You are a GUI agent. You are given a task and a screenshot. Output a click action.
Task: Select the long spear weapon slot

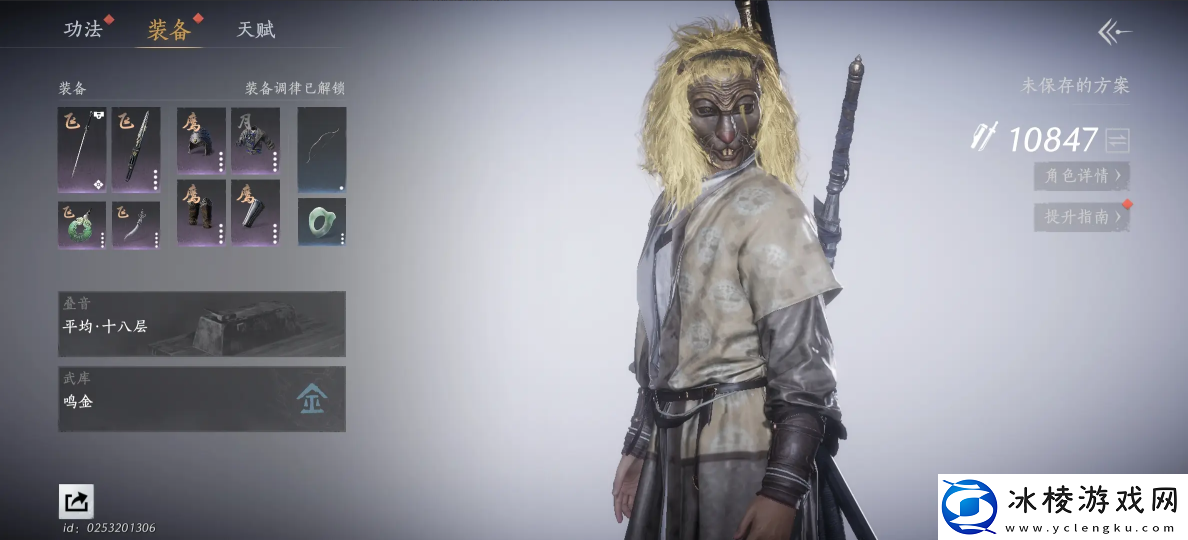[x=82, y=149]
